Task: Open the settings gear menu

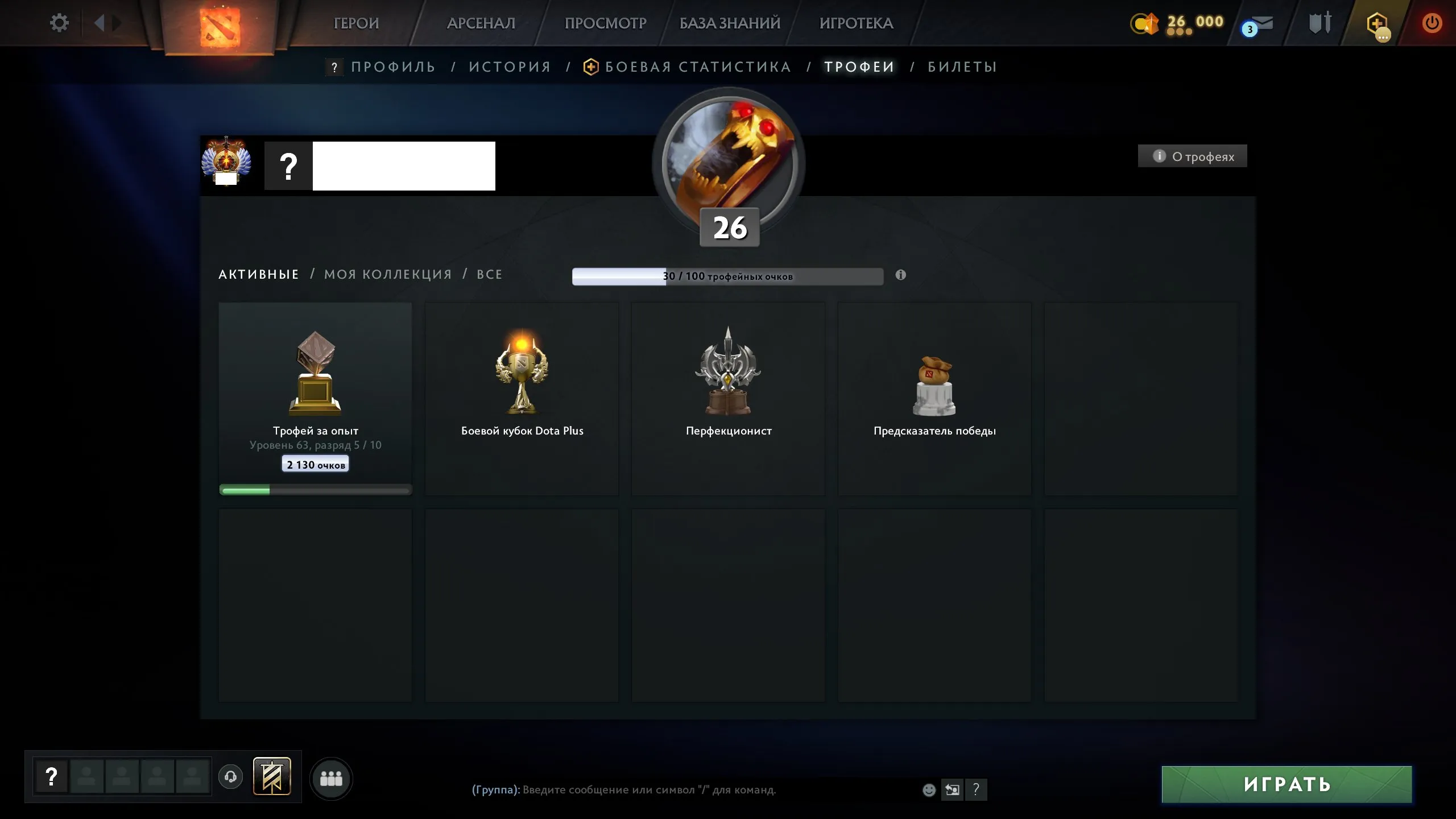Action: [x=59, y=23]
